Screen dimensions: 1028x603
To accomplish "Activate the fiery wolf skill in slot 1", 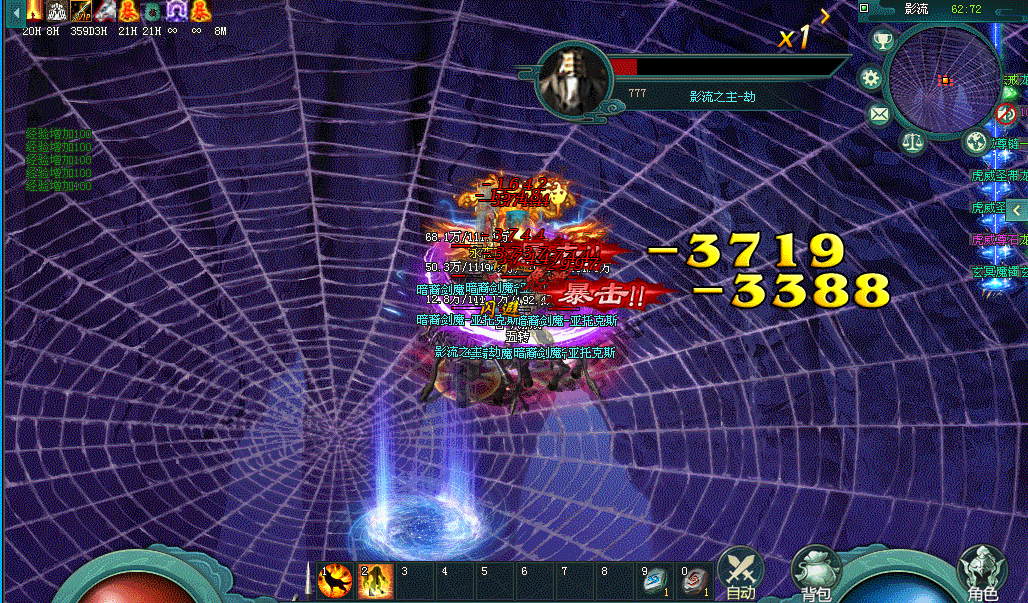I will [x=334, y=582].
